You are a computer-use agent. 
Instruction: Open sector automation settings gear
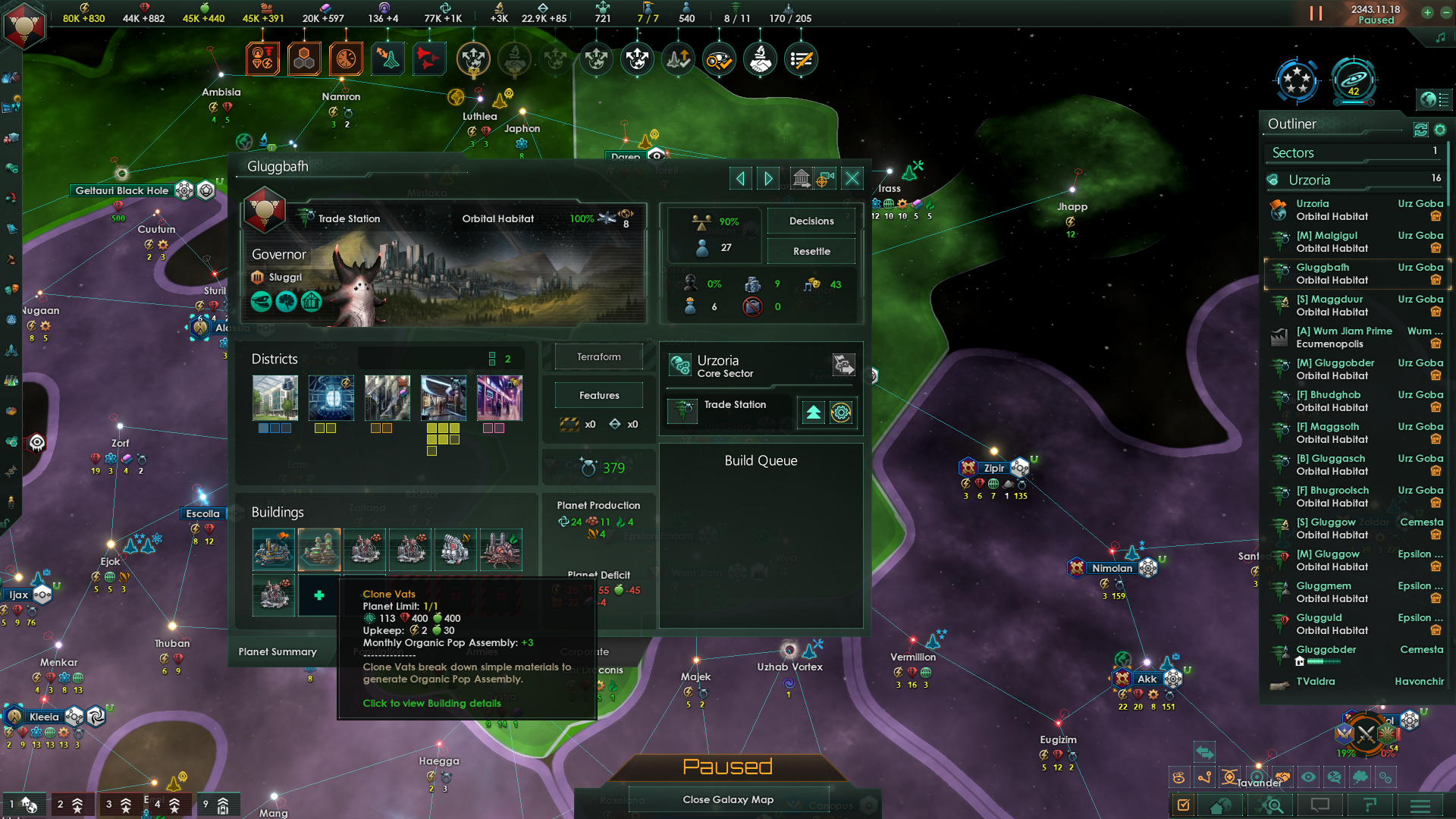pos(842,413)
